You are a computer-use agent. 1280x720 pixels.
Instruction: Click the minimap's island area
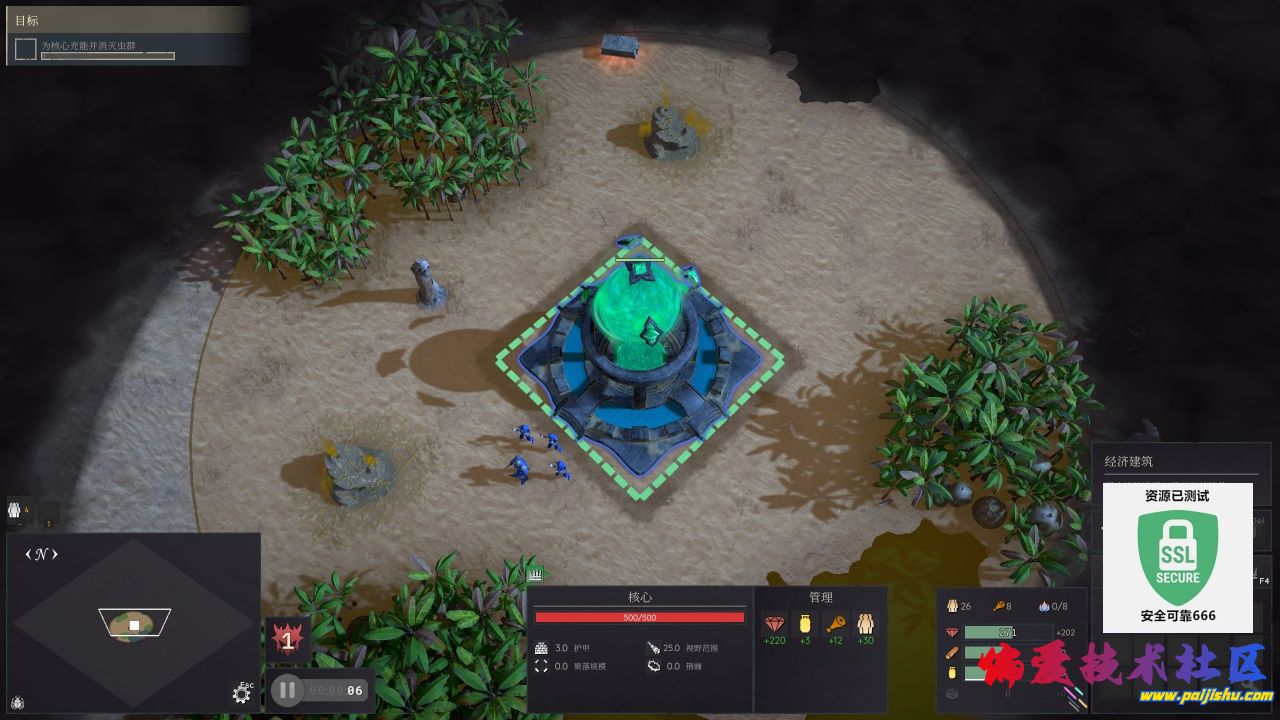(x=134, y=625)
